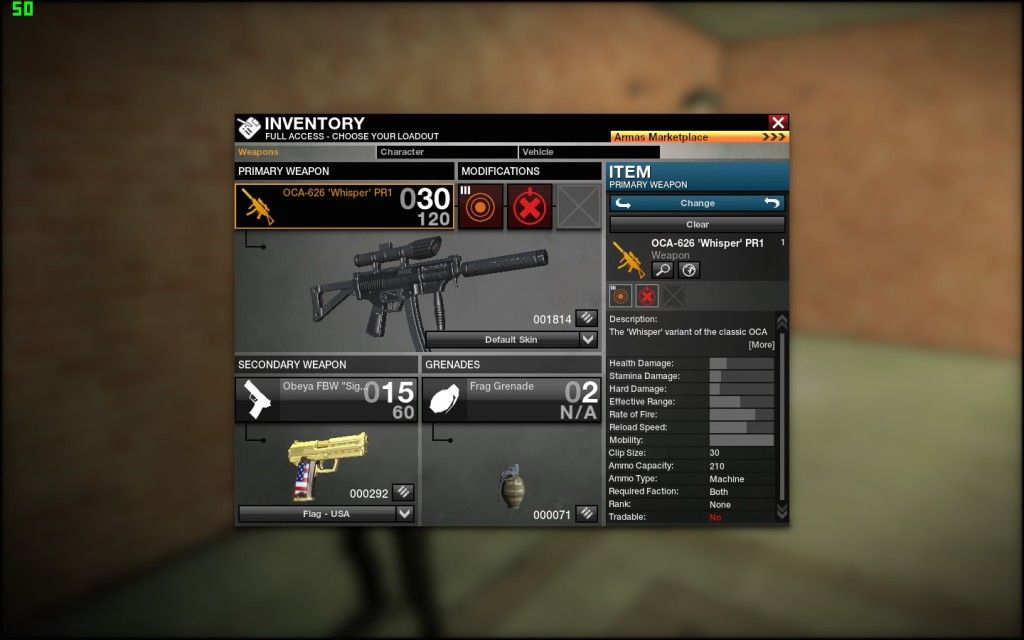
Task: Close the Inventory window
Action: pyautogui.click(x=778, y=122)
